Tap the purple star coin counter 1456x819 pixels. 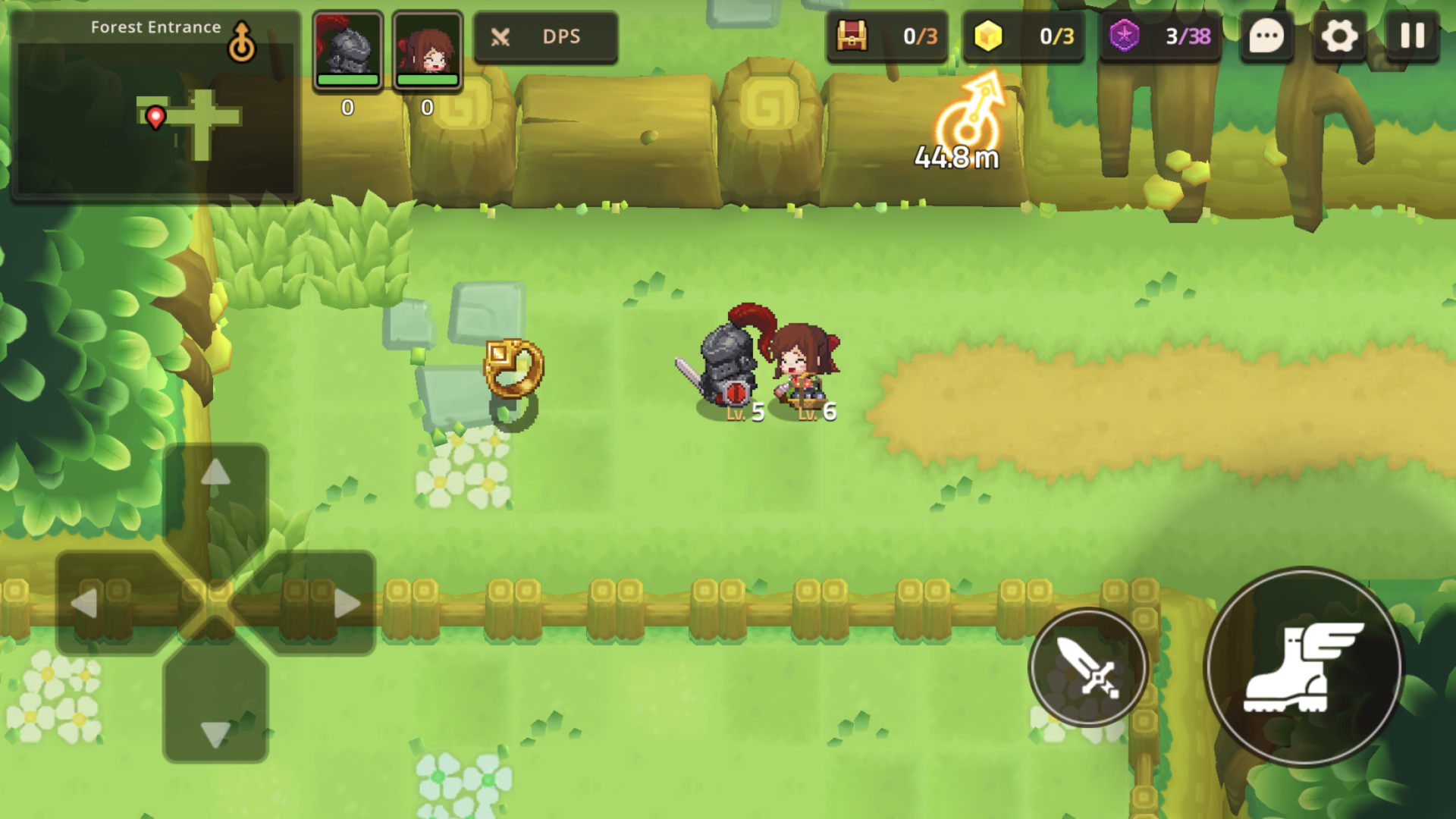[x=1125, y=36]
